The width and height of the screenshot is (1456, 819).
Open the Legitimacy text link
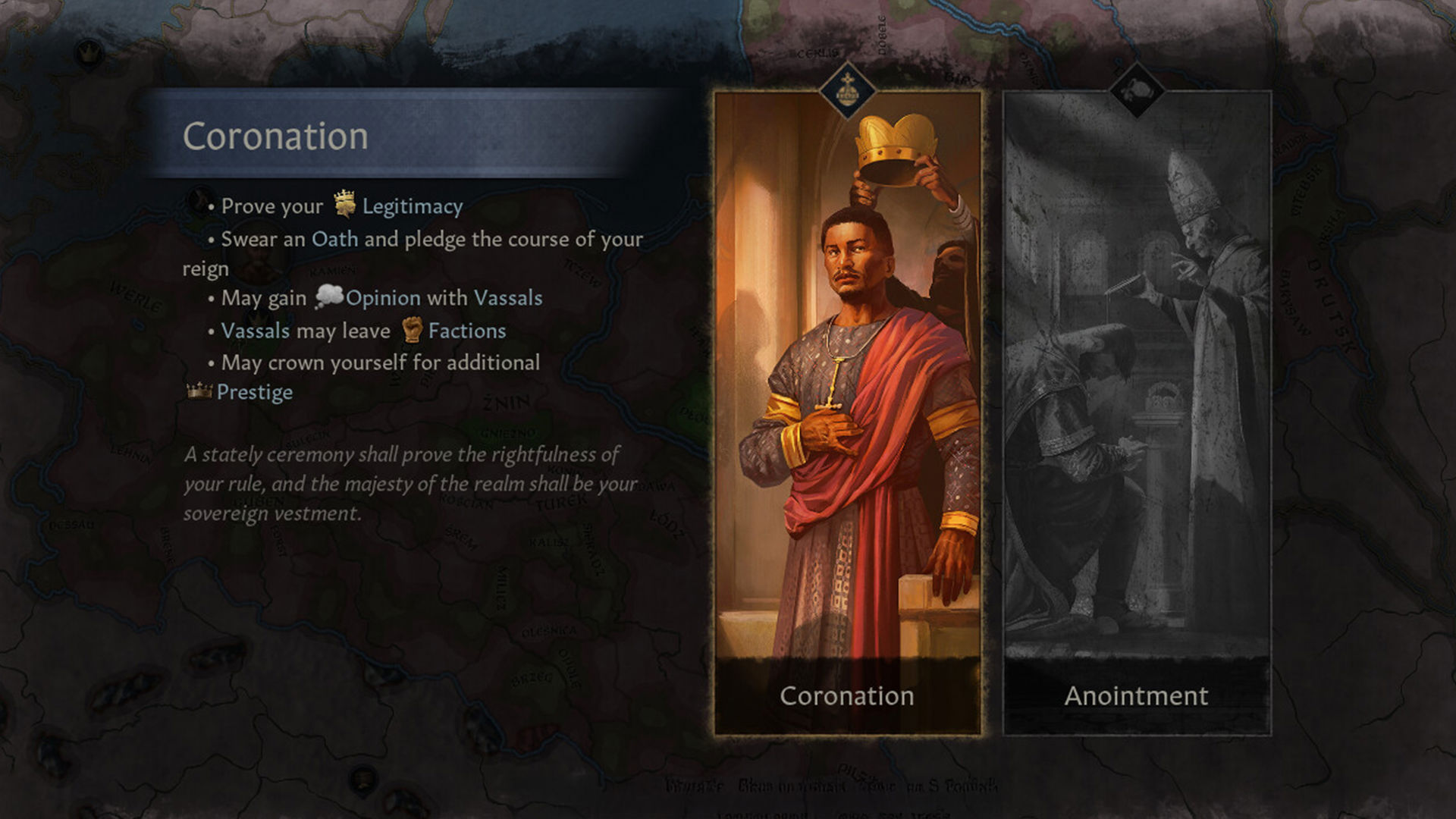coord(413,206)
